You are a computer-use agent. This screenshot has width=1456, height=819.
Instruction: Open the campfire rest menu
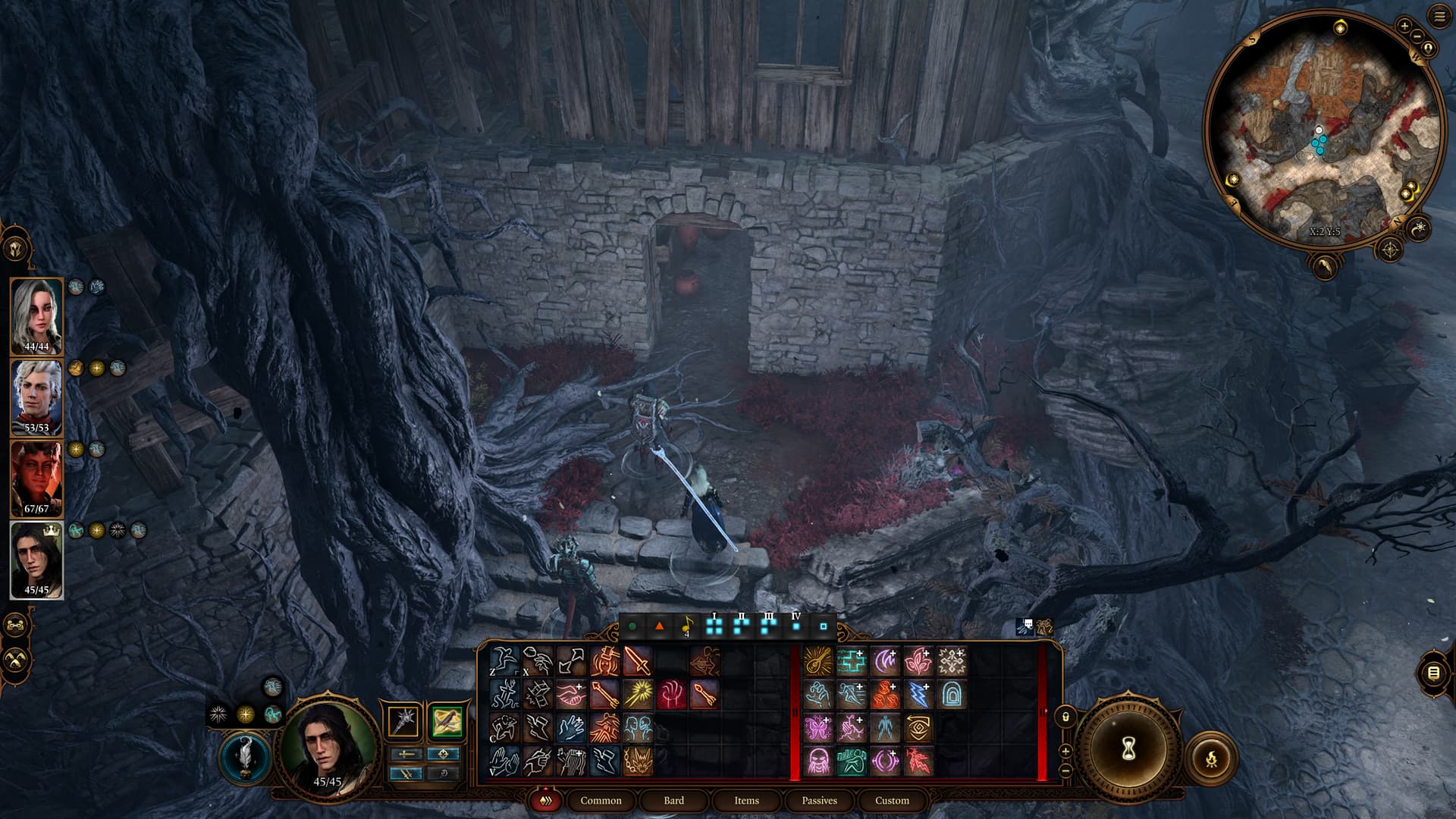(x=1211, y=758)
